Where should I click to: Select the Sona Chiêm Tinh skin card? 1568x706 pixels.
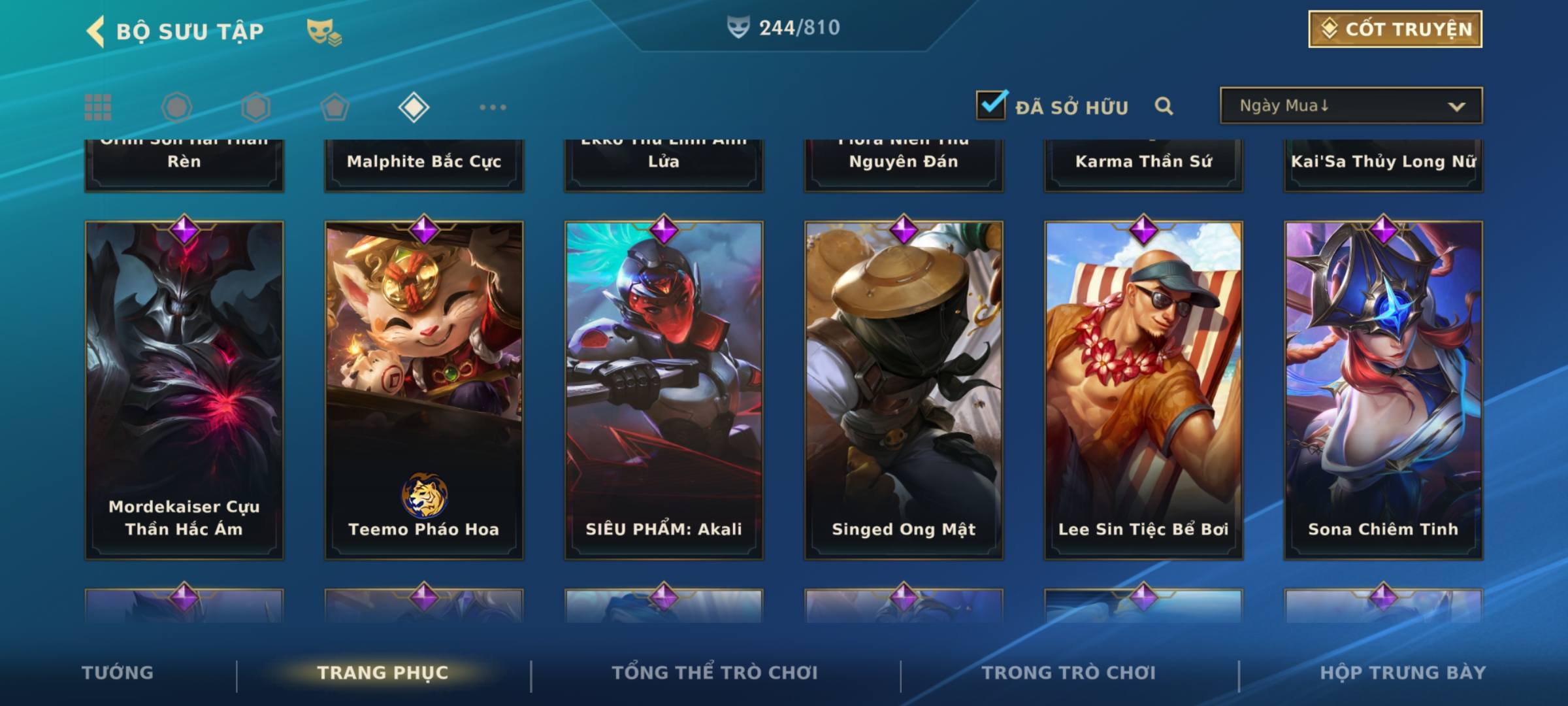(1383, 390)
